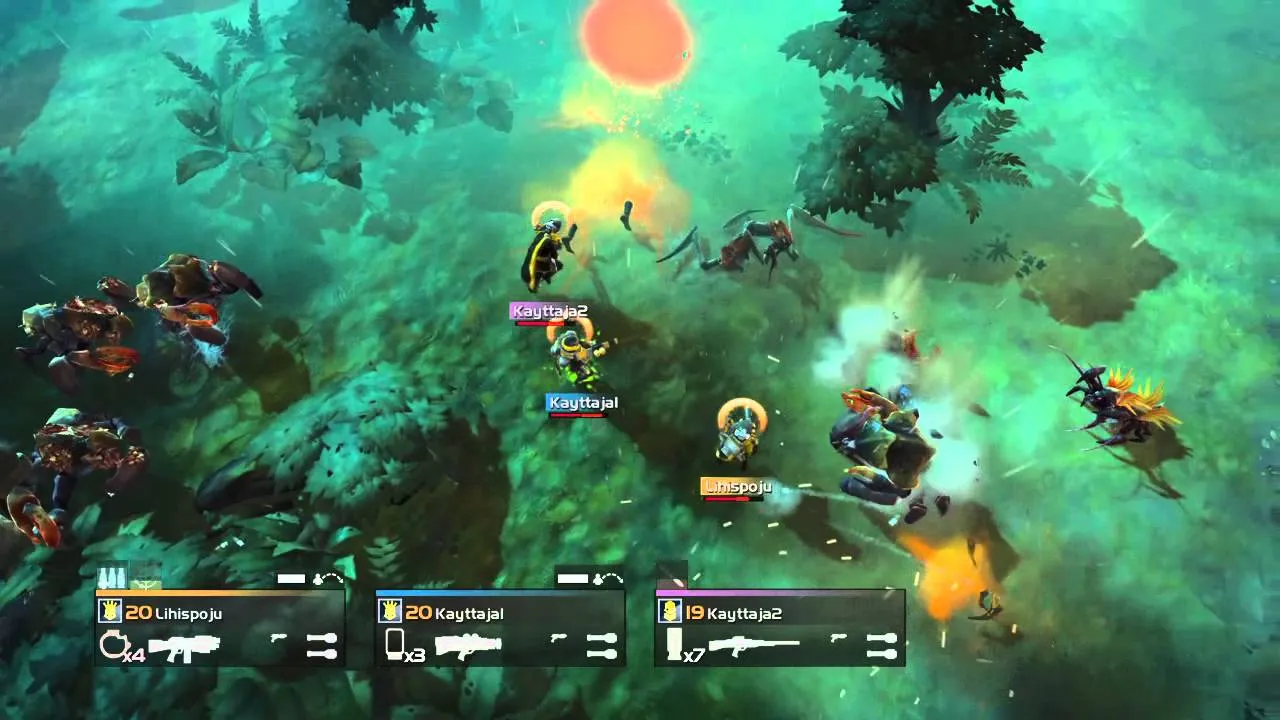Choose Kayttaja2's grenades icon
Viewport: 1280px width, 720px height.
(881, 645)
